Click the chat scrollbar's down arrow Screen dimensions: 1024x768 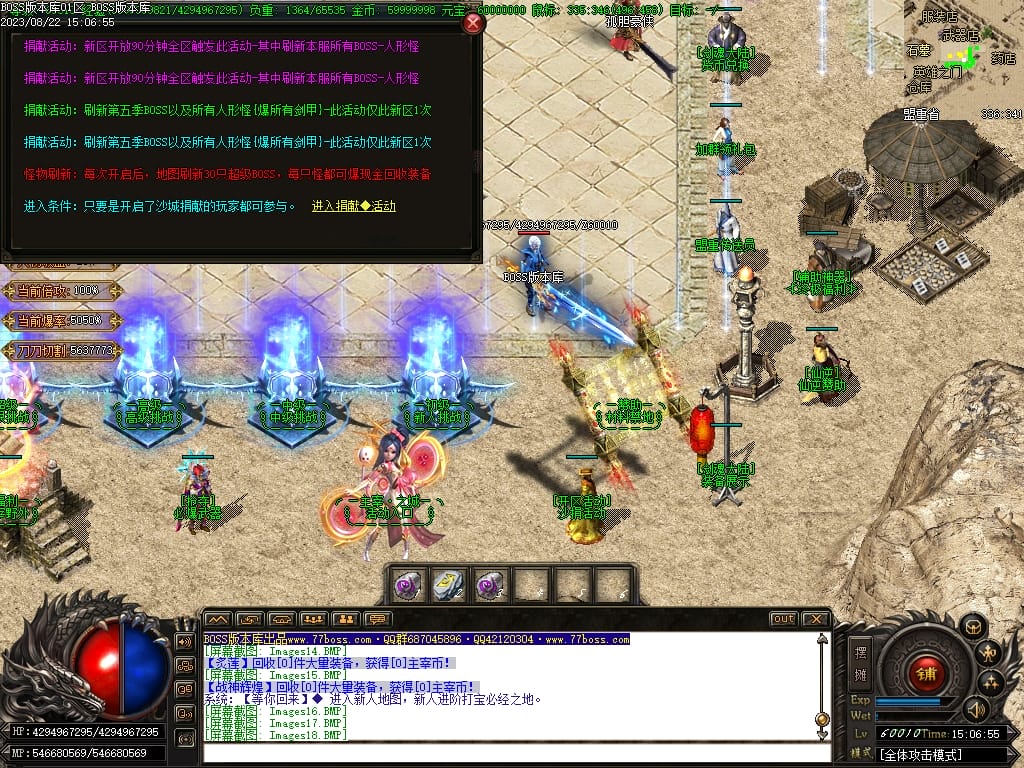click(822, 734)
